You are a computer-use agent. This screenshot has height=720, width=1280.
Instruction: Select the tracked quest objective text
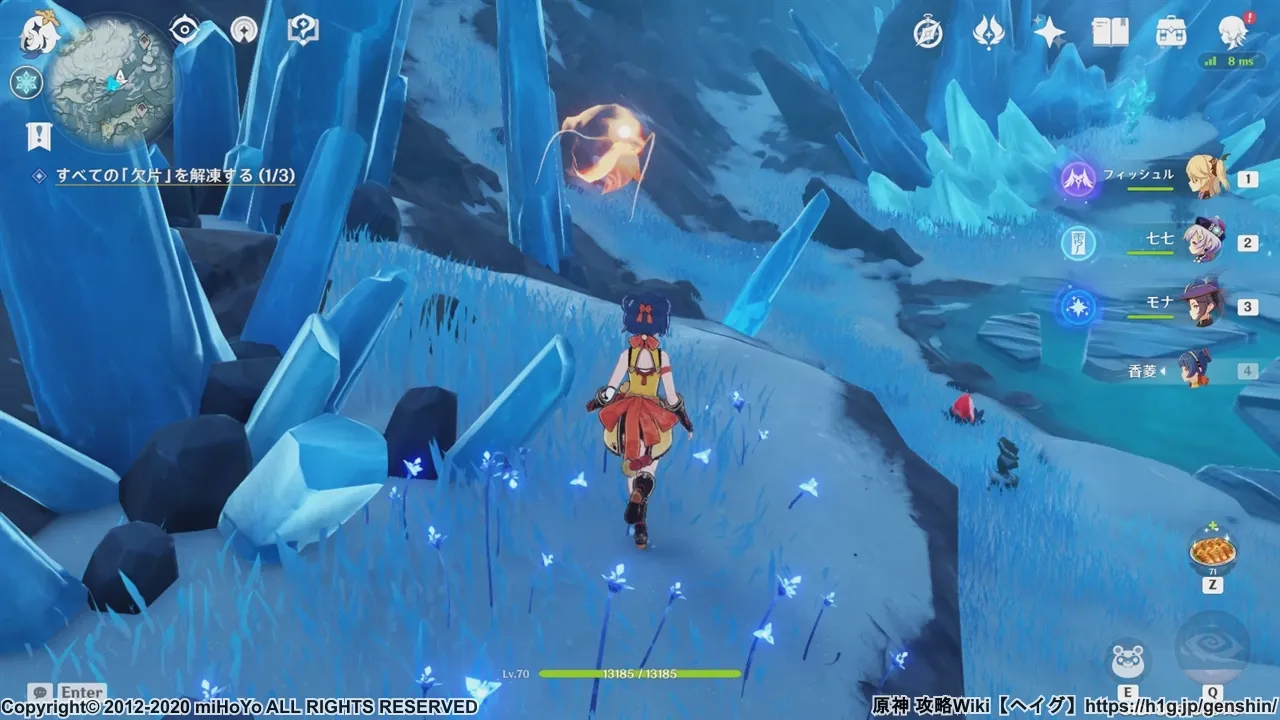(175, 175)
